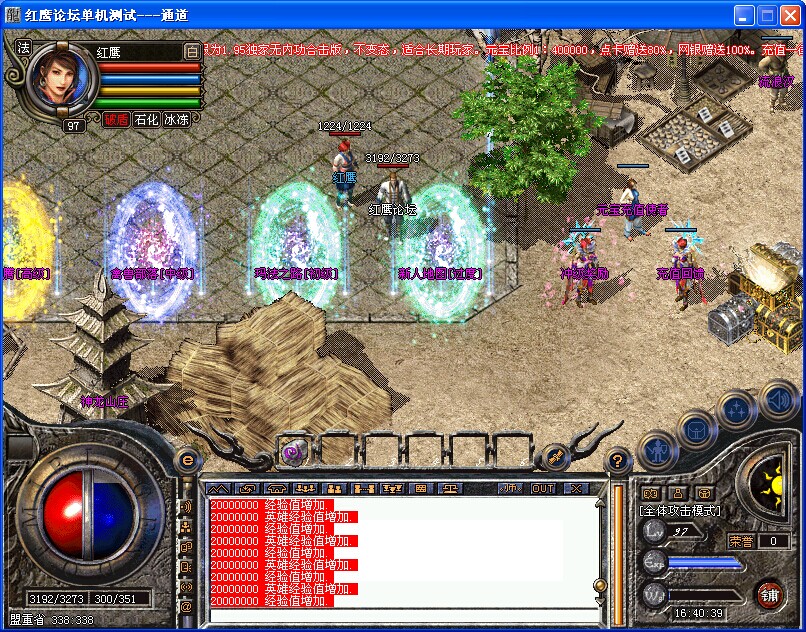Open the character equipment round button
Image resolution: width=806 pixels, height=632 pixels.
coord(655,449)
